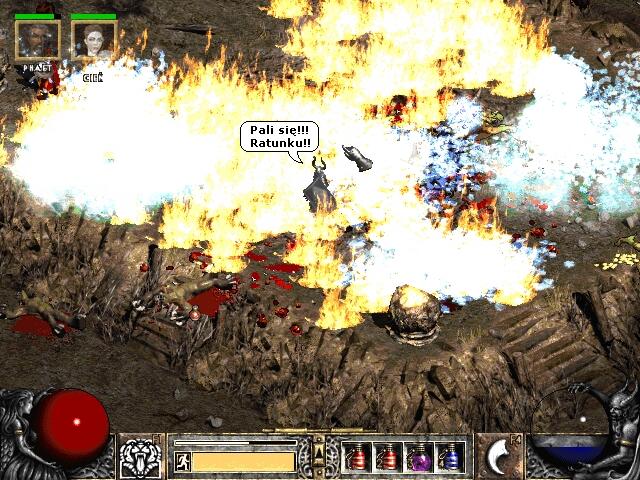Use the purple rejuvenation potion in belt
640x480 pixels.
coord(420,457)
